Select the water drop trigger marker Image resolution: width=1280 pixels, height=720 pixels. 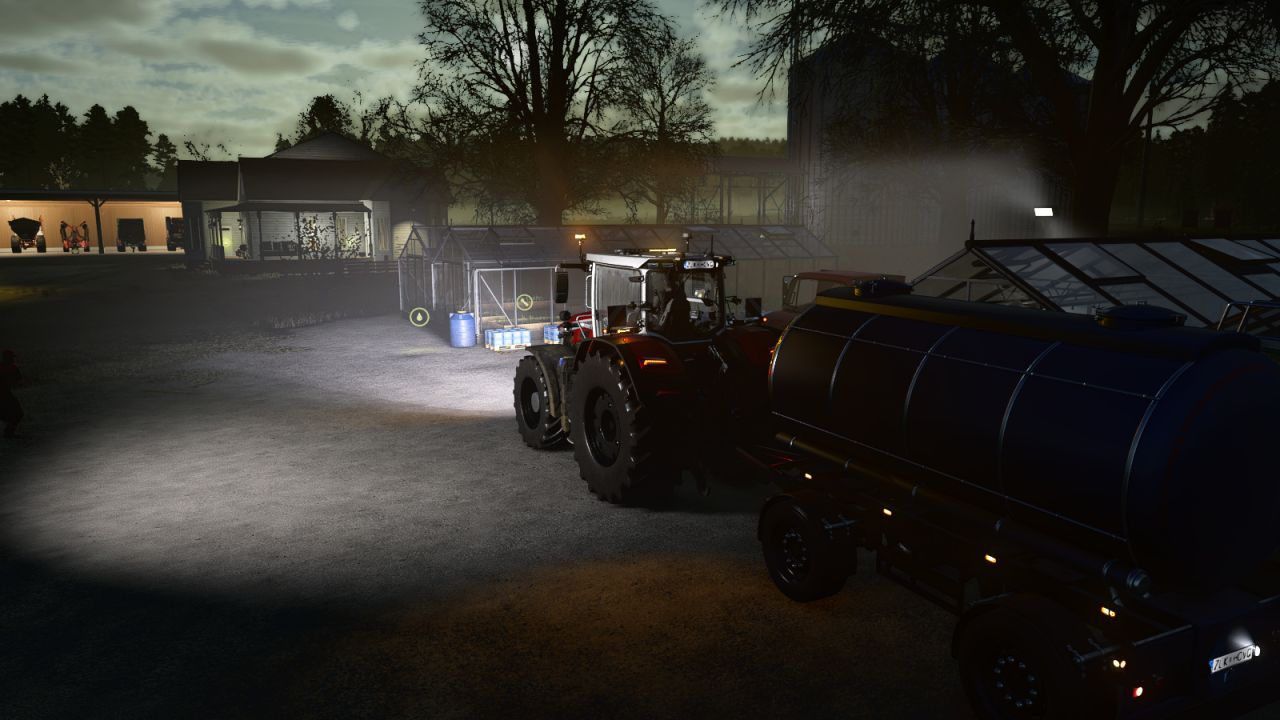(x=420, y=317)
